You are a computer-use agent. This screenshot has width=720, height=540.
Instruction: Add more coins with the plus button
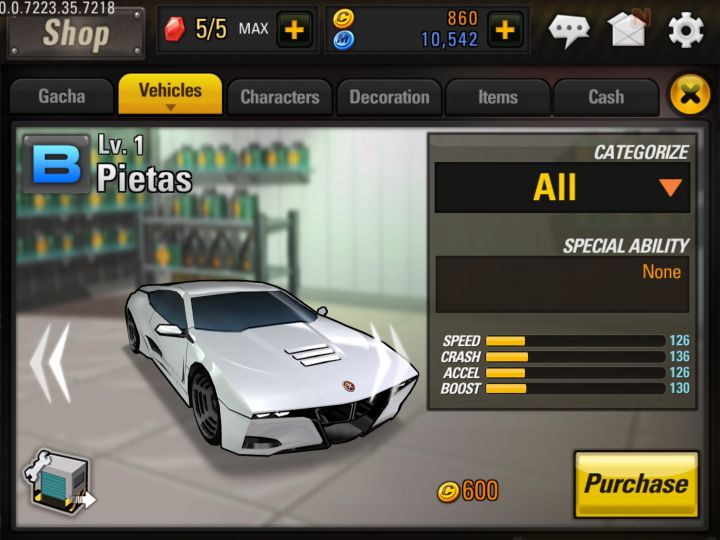click(x=505, y=29)
